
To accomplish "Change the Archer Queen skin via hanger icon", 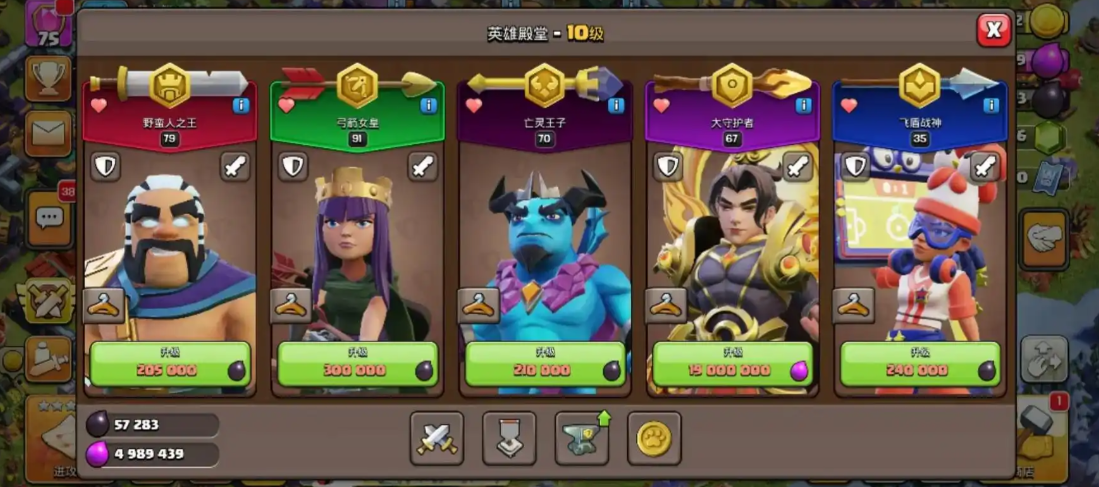I will point(291,305).
